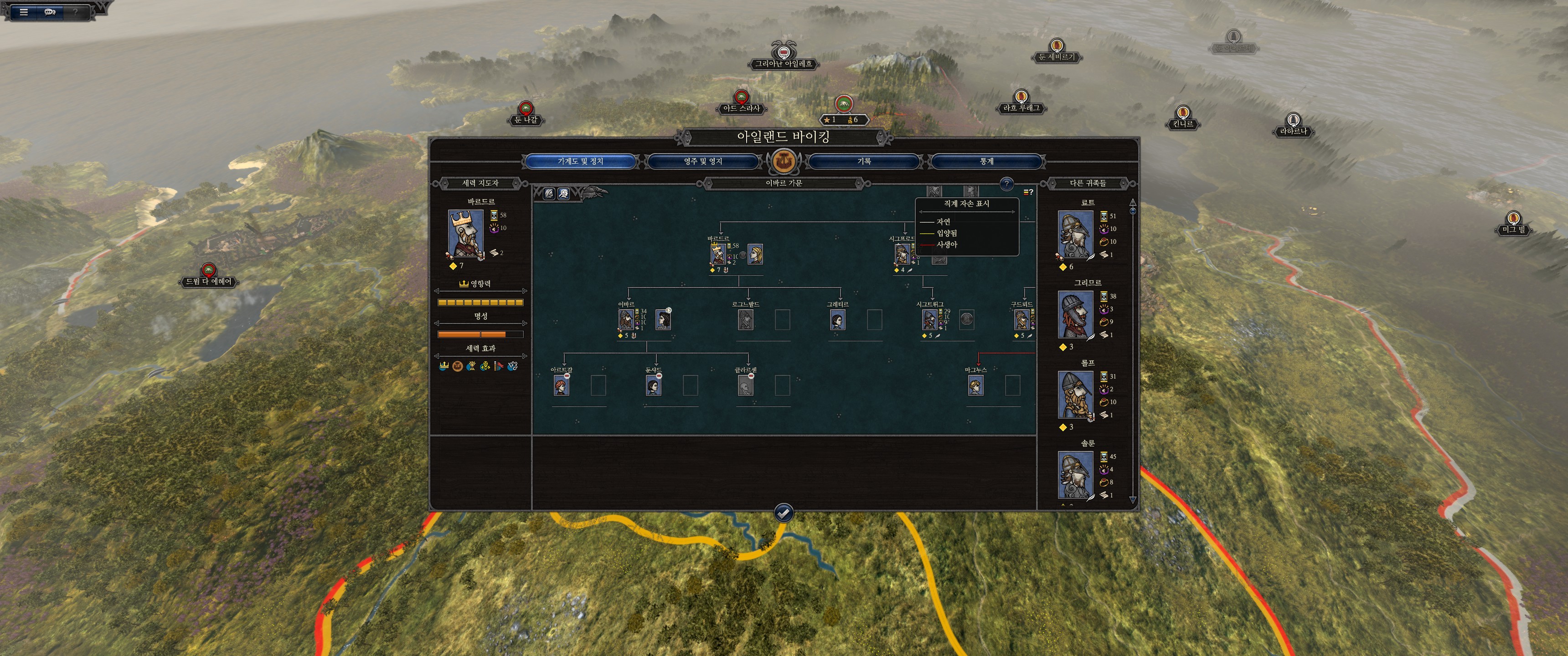Select faction leader 바르드르's crowned portrait

click(x=466, y=234)
